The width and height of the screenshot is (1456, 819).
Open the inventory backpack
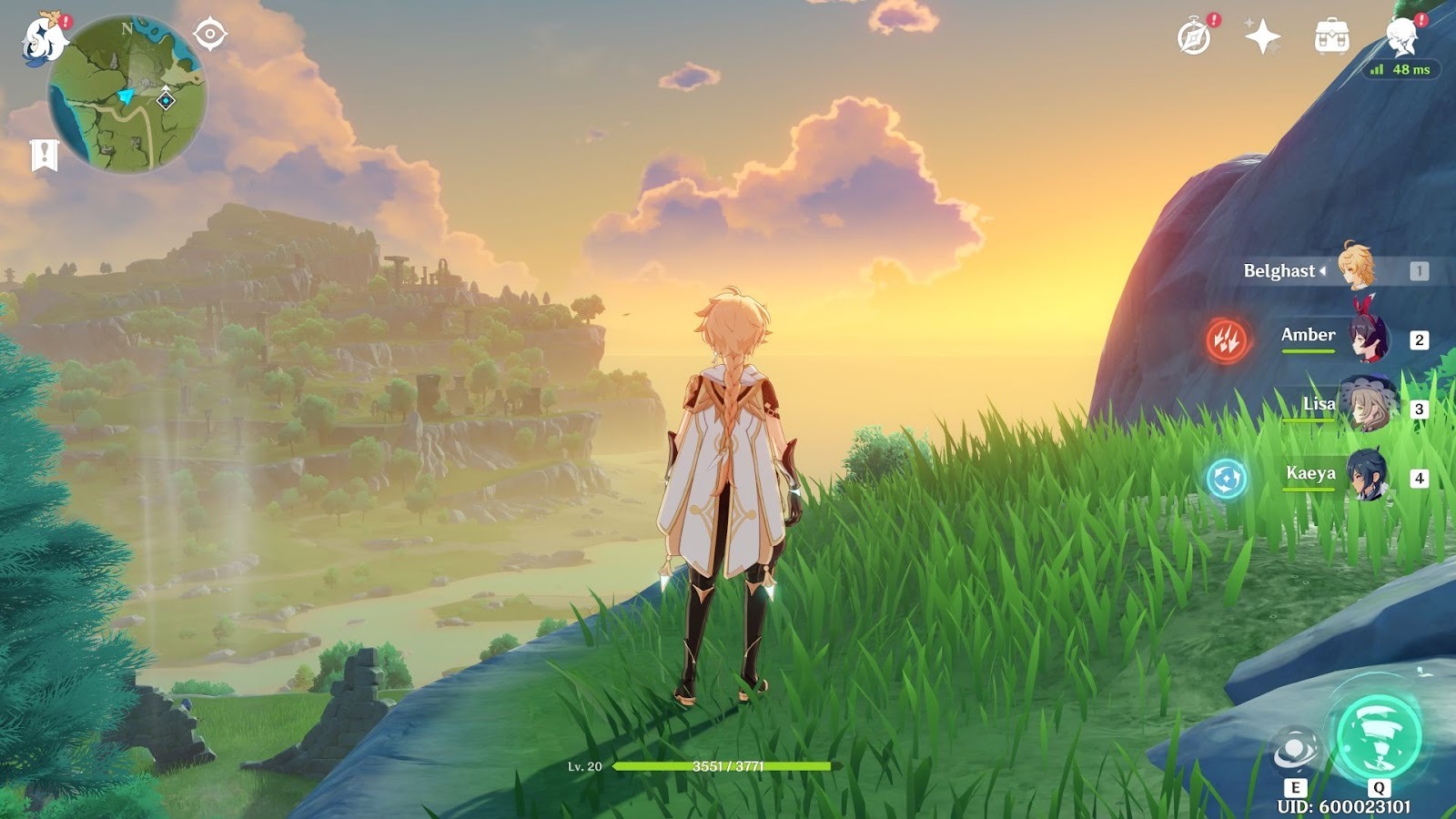click(1331, 37)
